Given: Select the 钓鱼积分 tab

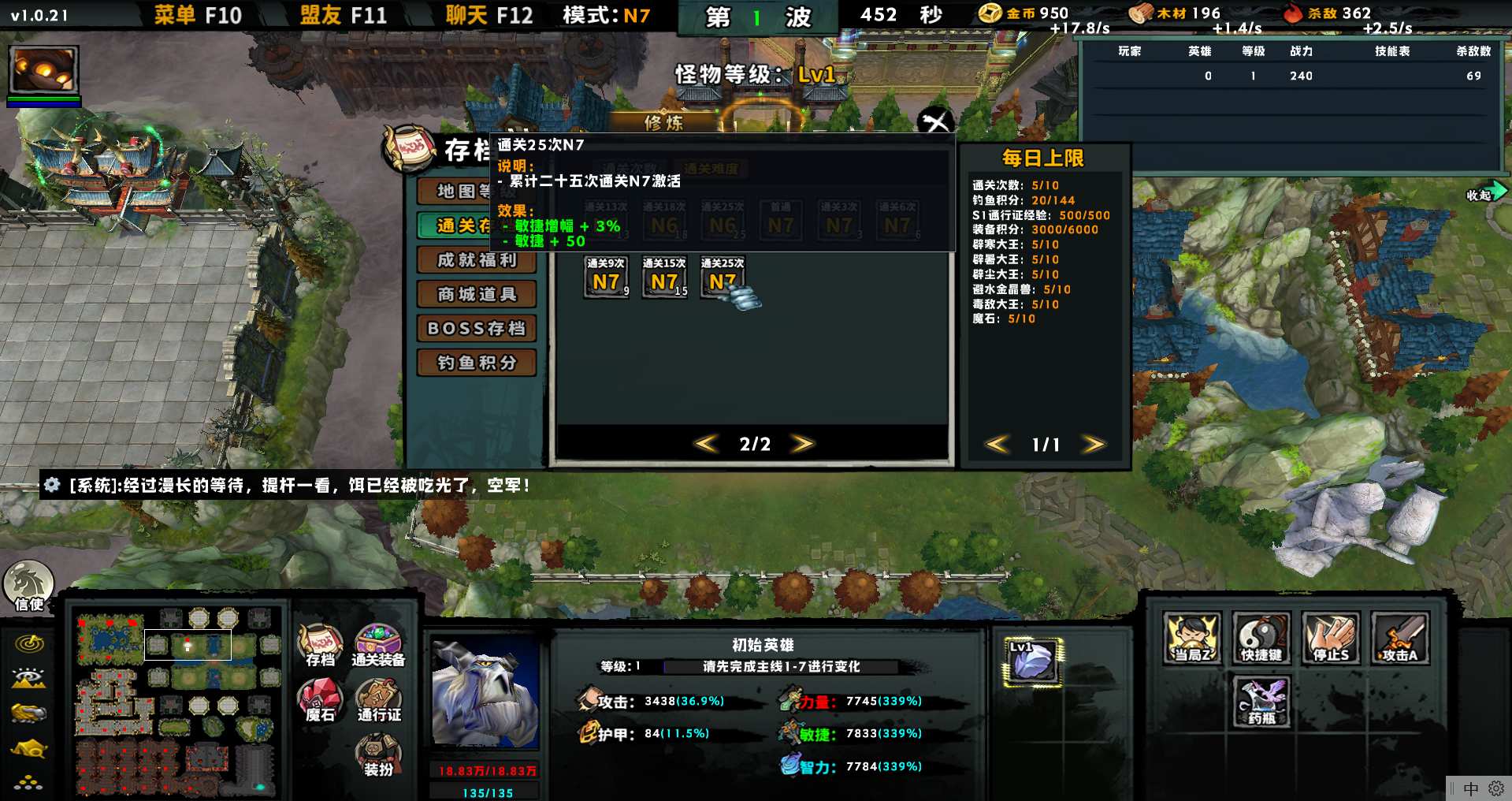Looking at the screenshot, I should pos(477,363).
